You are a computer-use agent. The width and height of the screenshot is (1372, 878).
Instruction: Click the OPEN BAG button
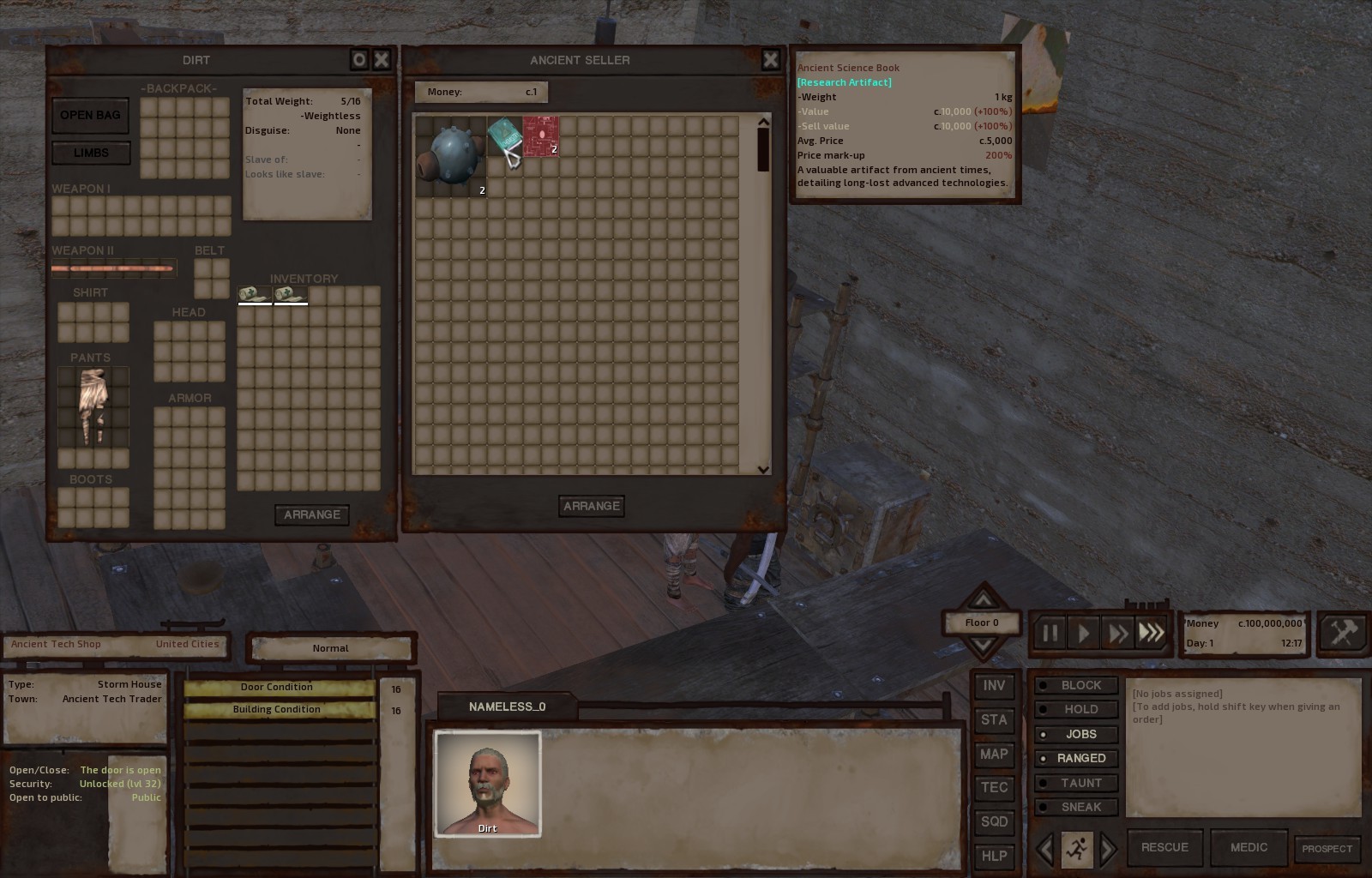[x=90, y=116]
